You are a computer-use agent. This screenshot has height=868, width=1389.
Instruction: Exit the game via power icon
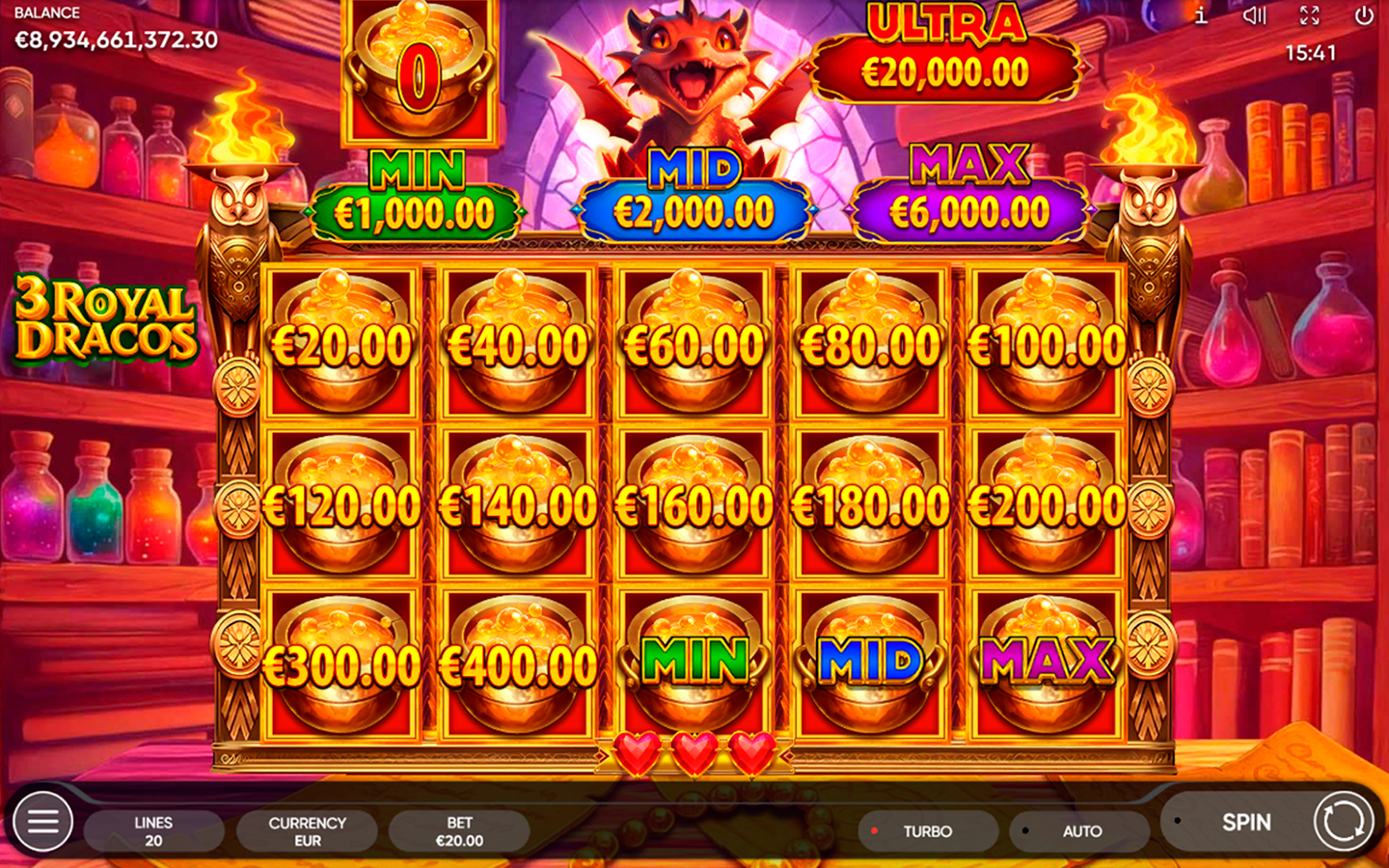[1364, 14]
